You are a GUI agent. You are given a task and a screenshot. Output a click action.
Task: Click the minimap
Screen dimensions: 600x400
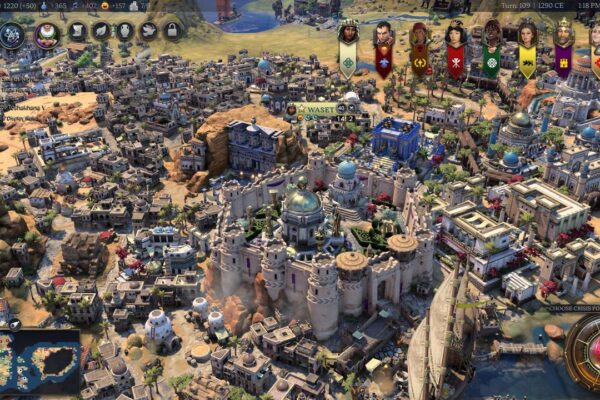[40, 360]
